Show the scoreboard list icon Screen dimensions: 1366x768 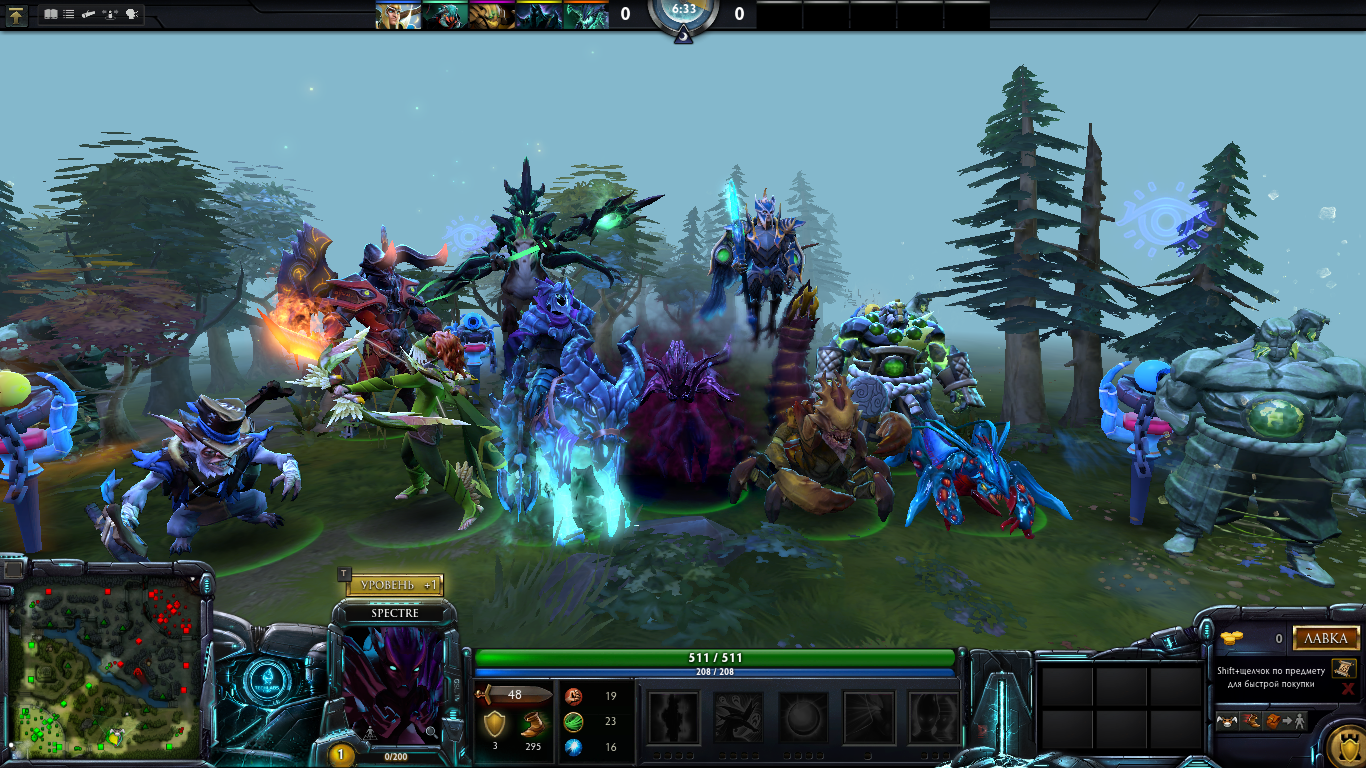[x=68, y=15]
